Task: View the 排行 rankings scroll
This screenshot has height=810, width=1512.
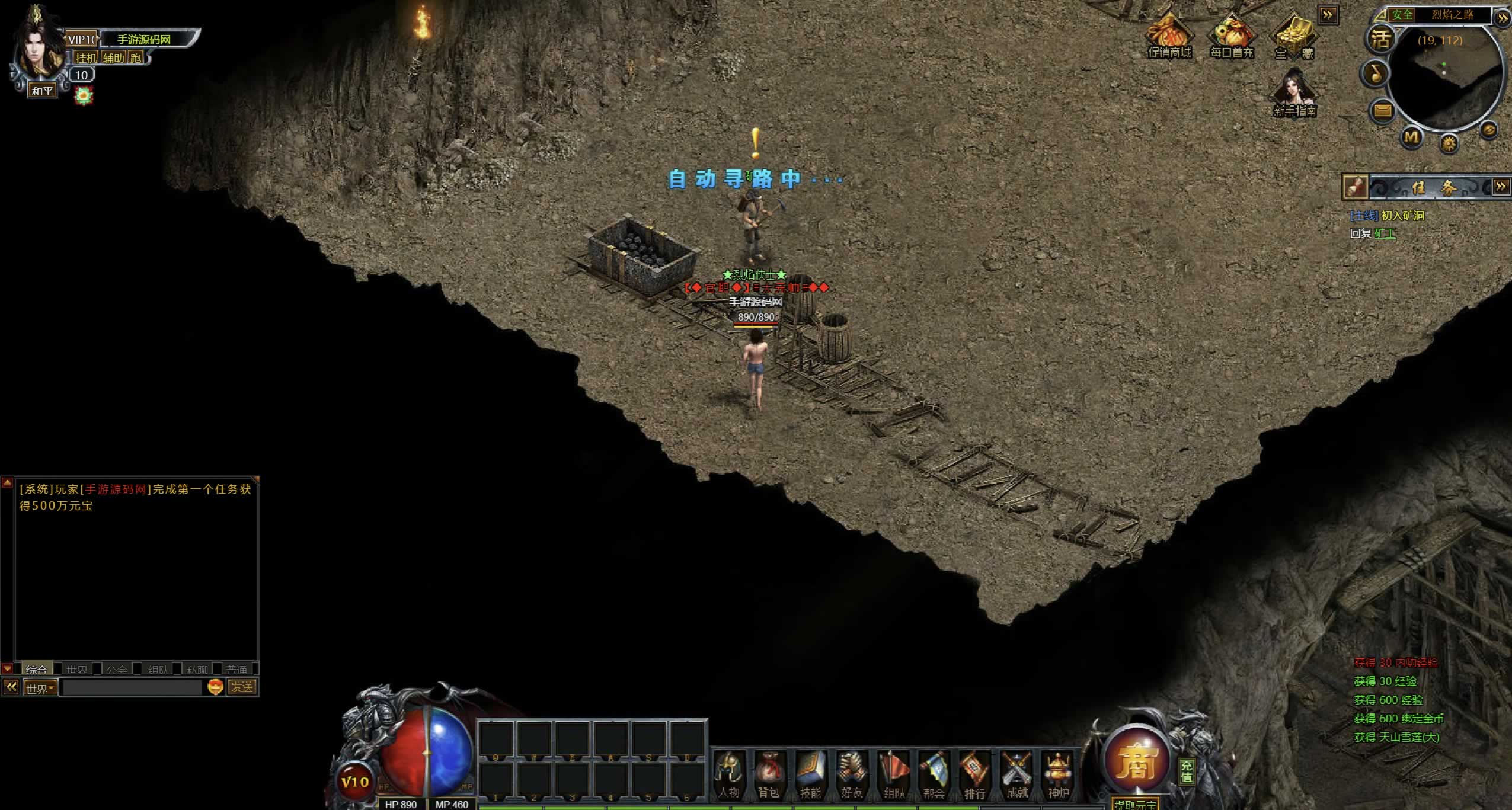Action: pos(974,773)
